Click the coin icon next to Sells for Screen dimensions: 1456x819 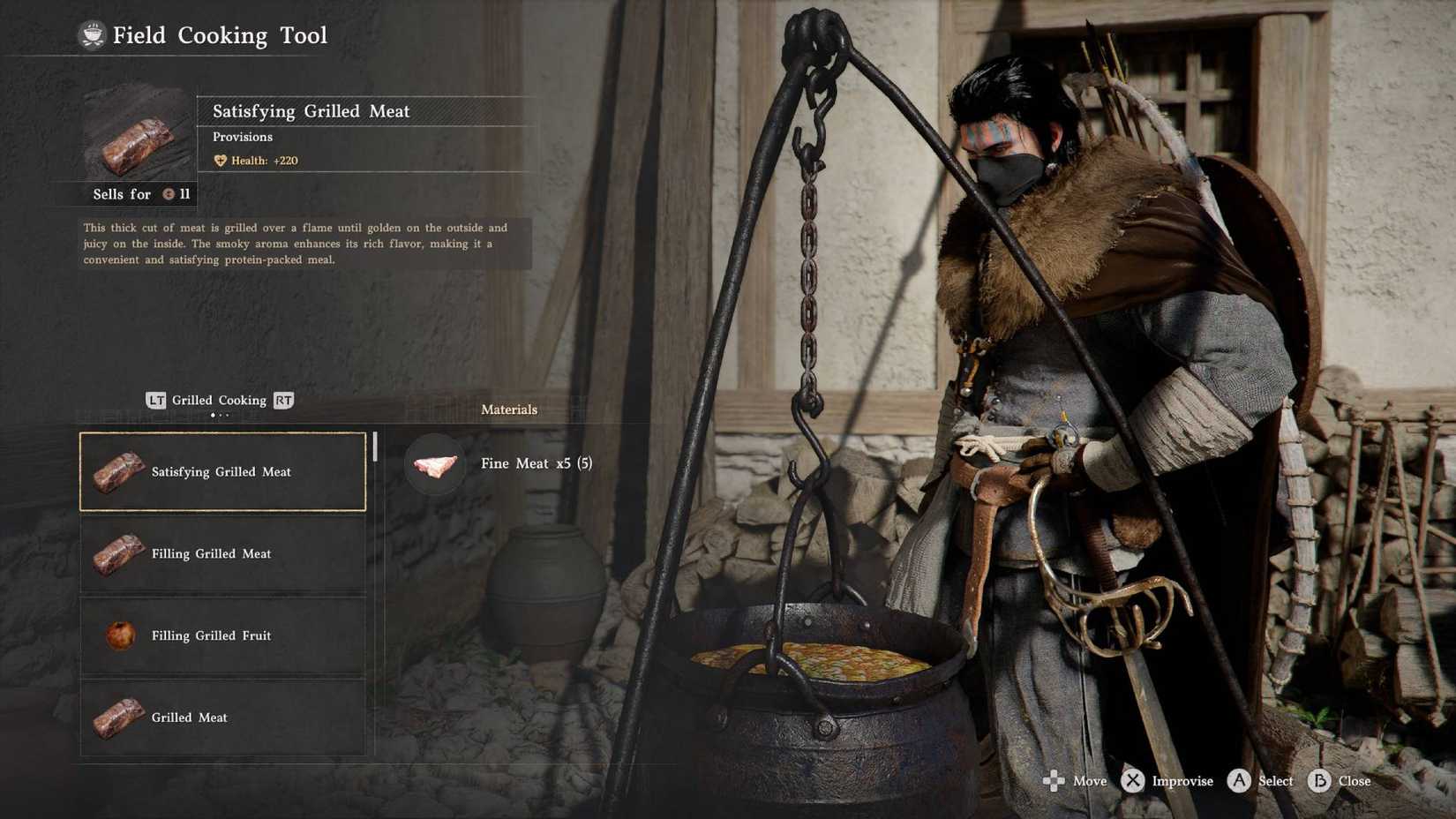click(x=167, y=193)
